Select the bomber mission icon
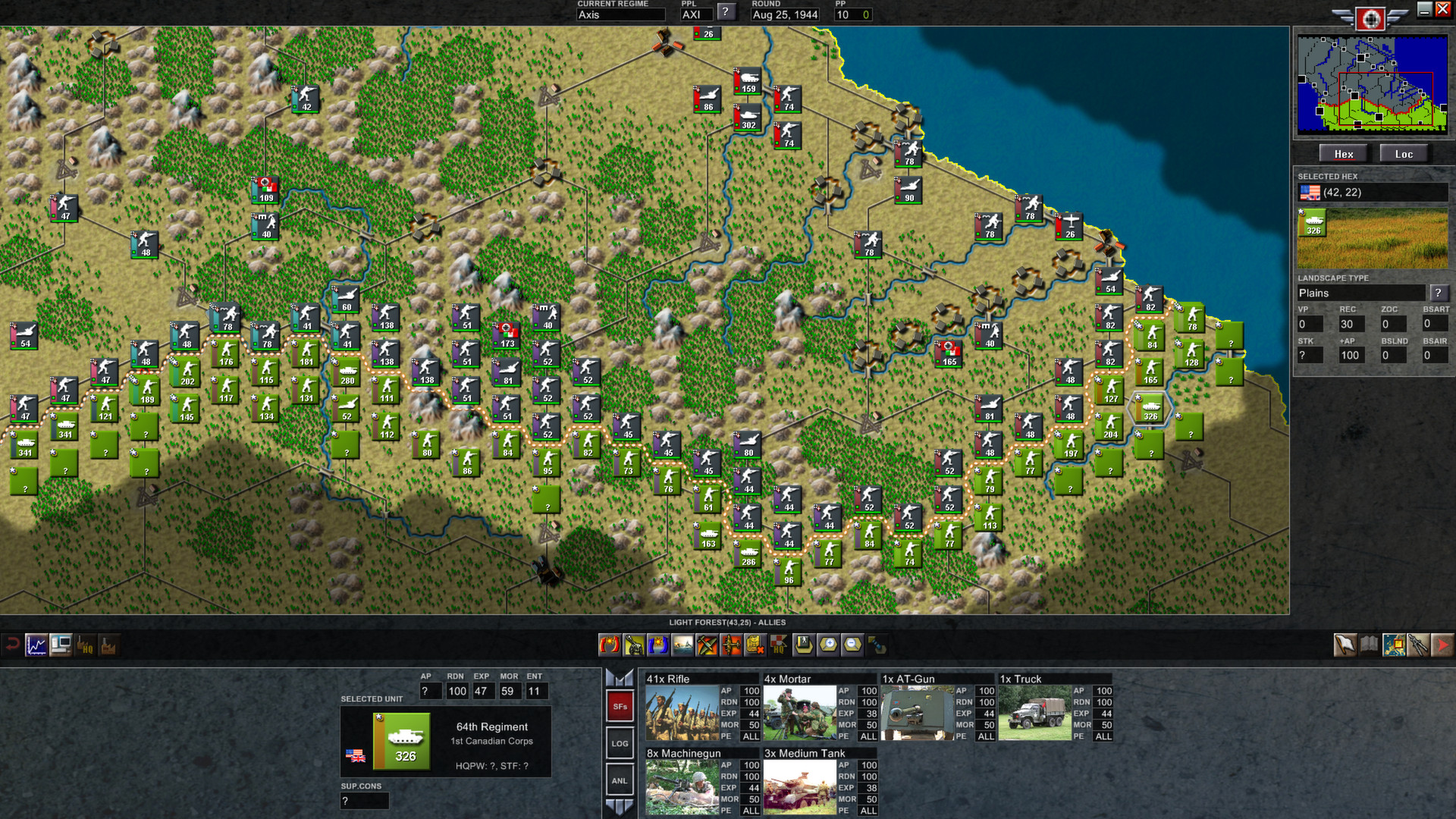The height and width of the screenshot is (819, 1456). pyautogui.click(x=730, y=646)
